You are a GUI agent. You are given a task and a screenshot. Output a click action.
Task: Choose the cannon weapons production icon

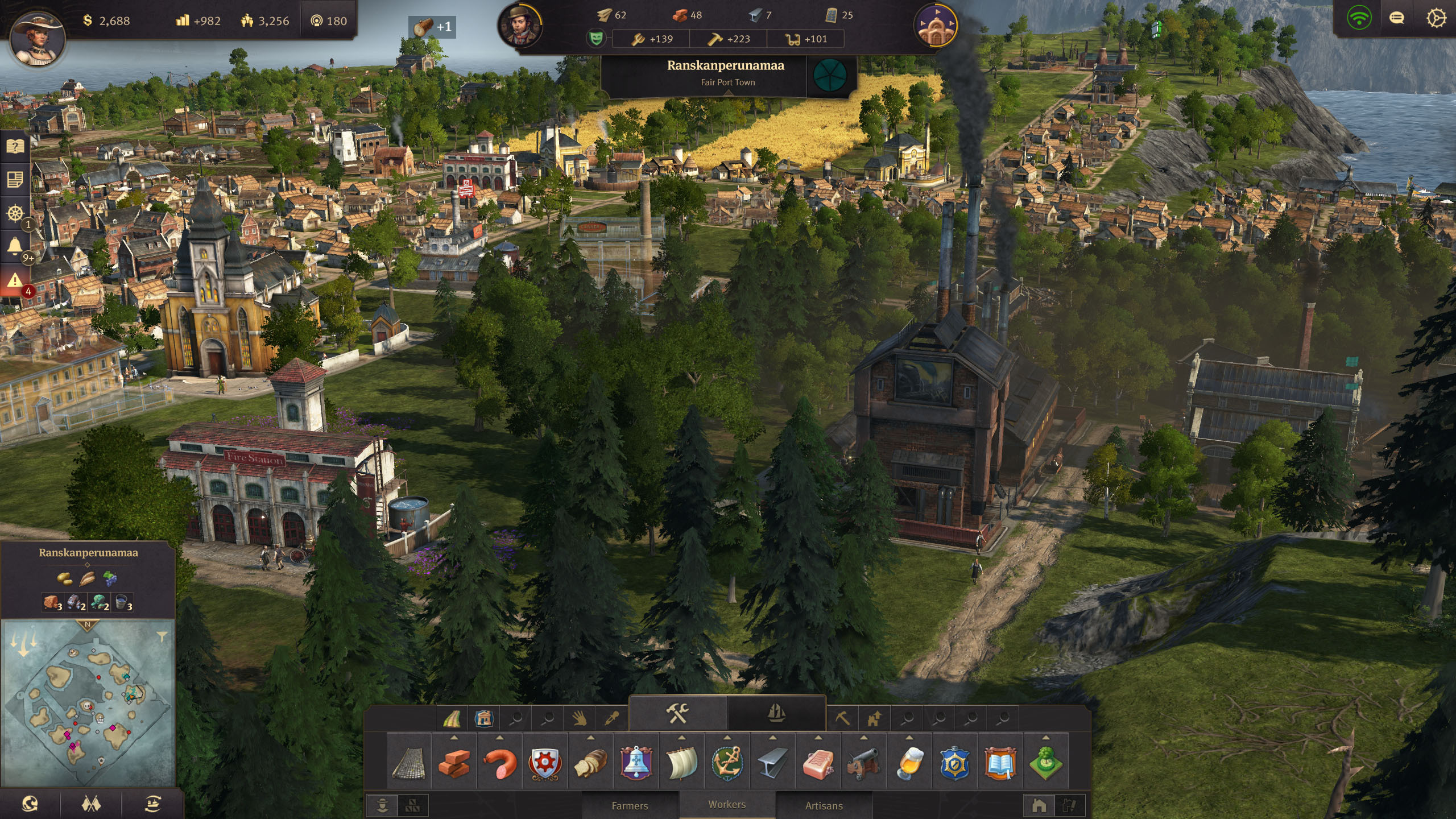point(863,763)
